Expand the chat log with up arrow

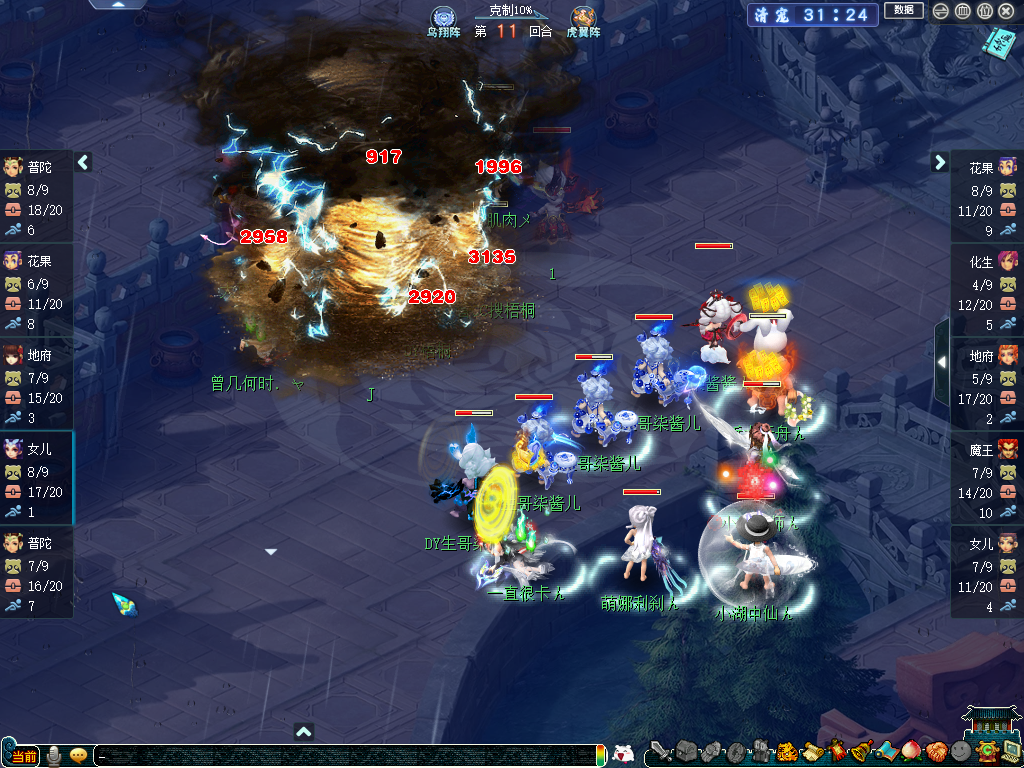pos(305,731)
